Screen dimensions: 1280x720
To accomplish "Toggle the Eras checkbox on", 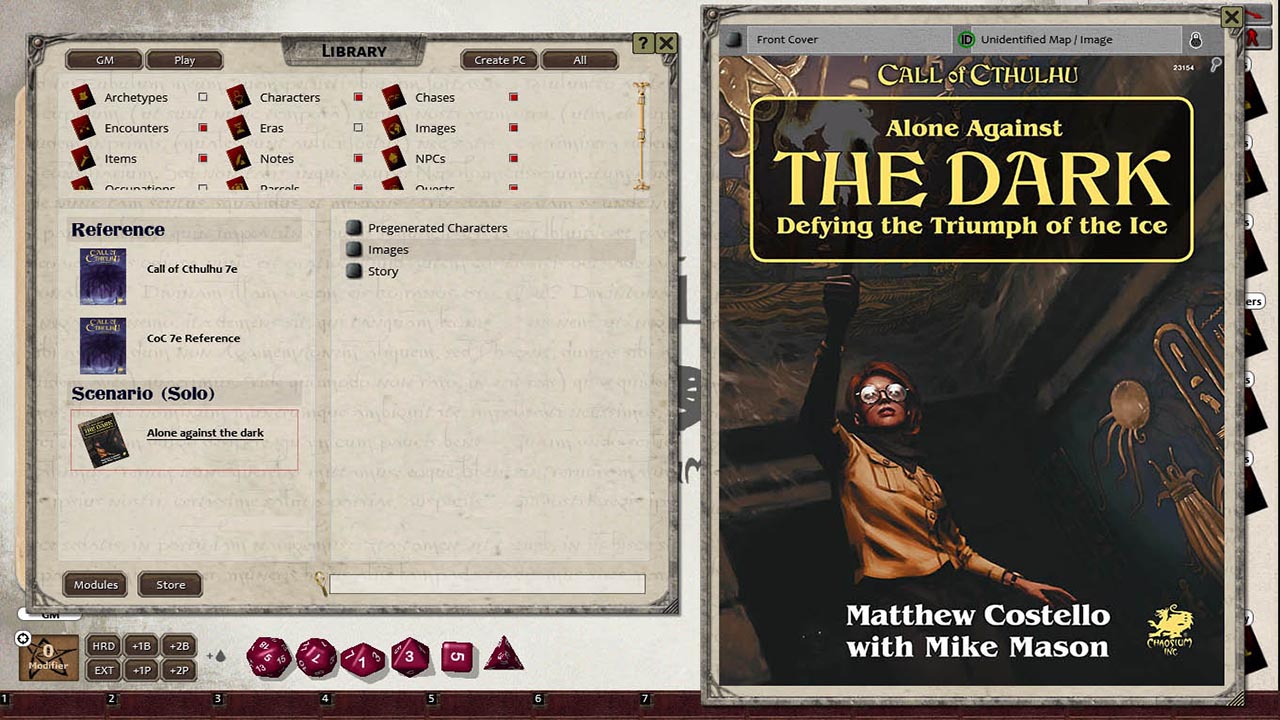I will click(x=357, y=128).
